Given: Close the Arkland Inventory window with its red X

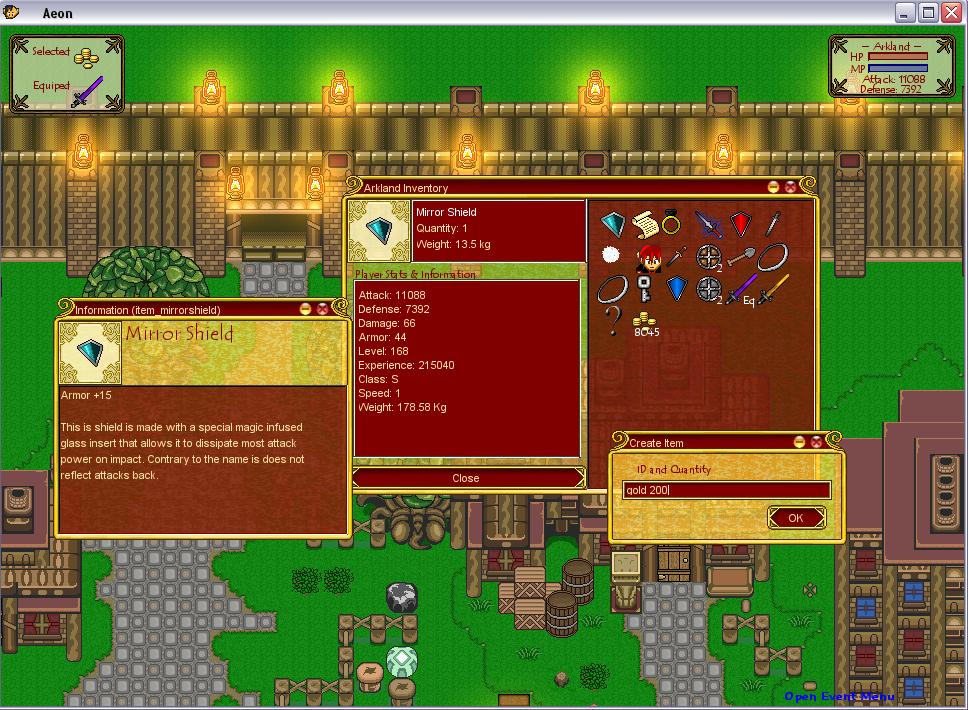Looking at the screenshot, I should pos(790,187).
